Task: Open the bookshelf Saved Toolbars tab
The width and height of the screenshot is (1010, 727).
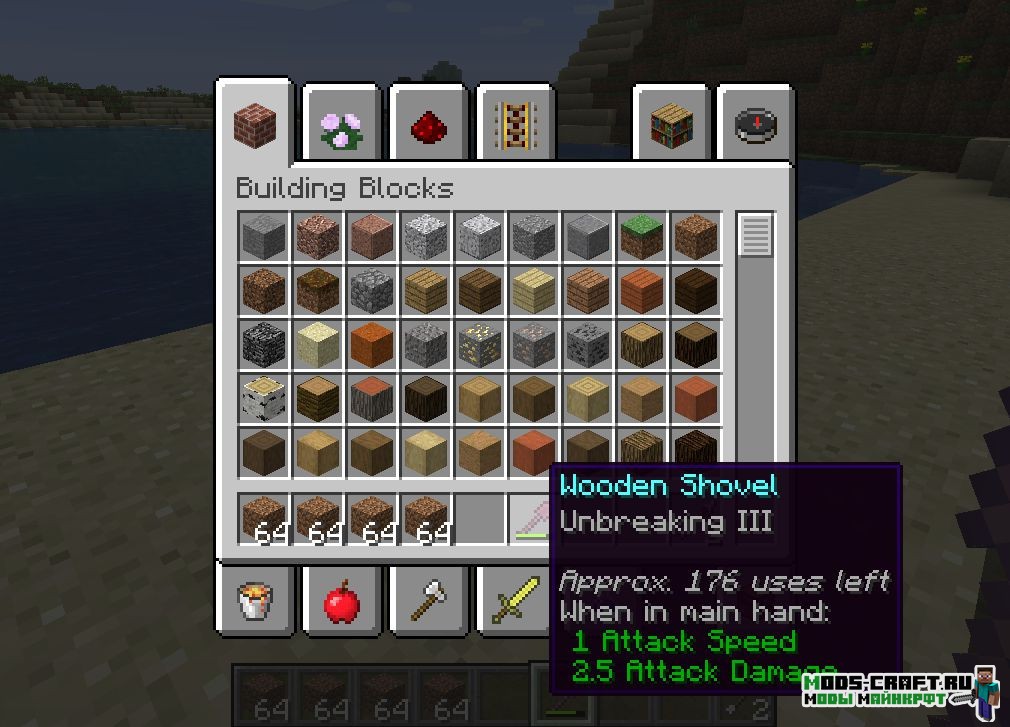Action: [671, 126]
